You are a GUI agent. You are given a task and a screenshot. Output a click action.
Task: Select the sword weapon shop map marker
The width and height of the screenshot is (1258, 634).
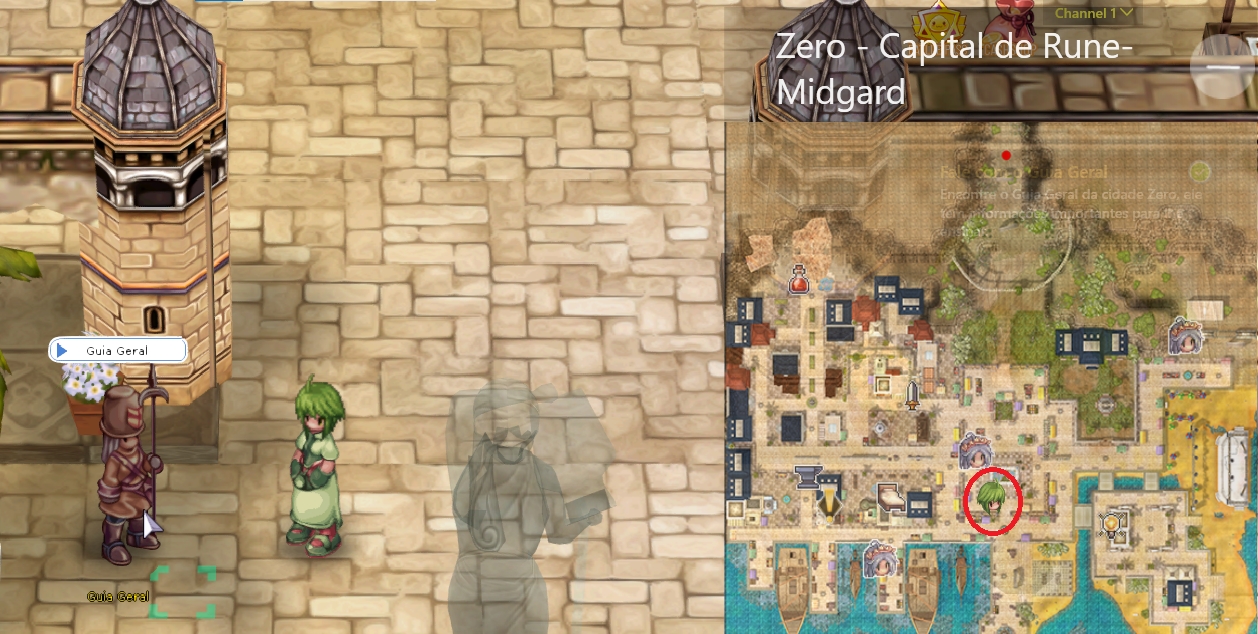click(x=912, y=393)
